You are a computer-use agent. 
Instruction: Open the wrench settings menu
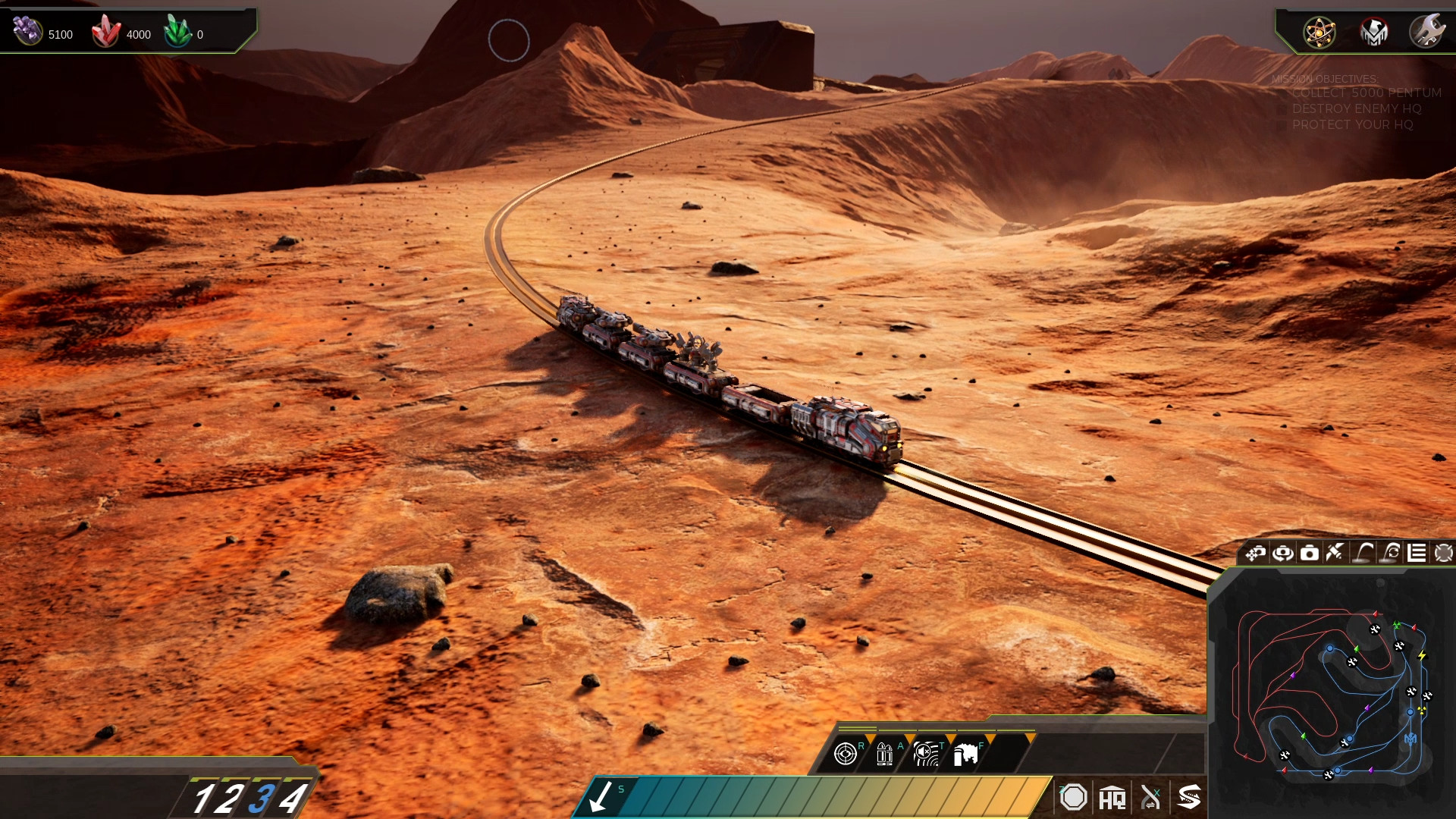(x=1427, y=32)
